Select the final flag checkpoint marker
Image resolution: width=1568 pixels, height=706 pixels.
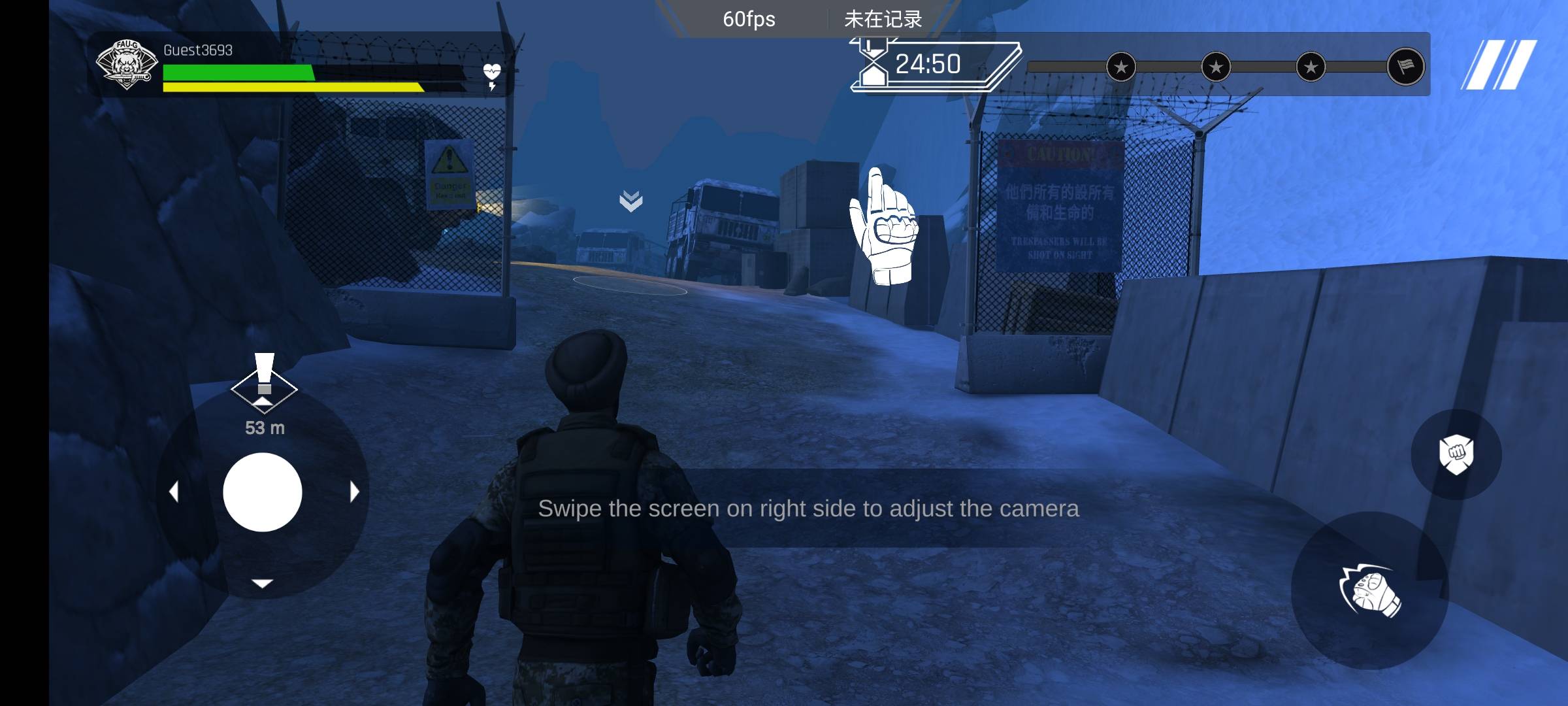coord(1405,66)
